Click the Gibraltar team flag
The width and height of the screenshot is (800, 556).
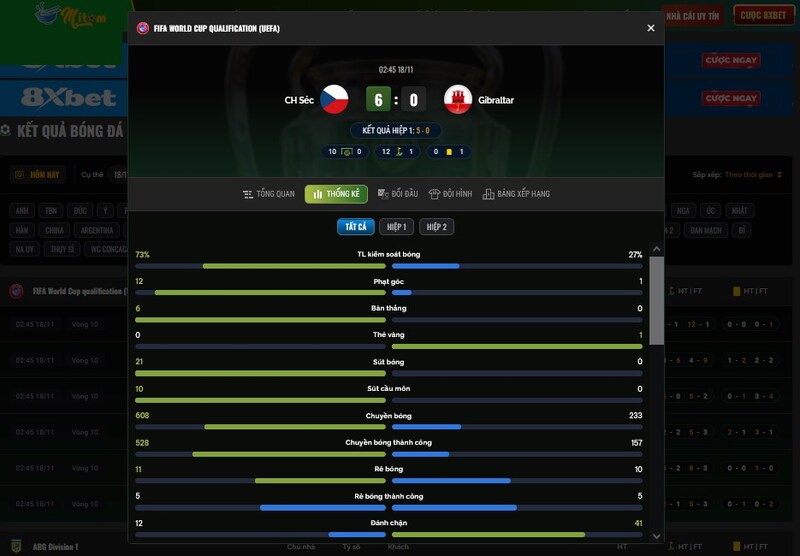coord(458,99)
